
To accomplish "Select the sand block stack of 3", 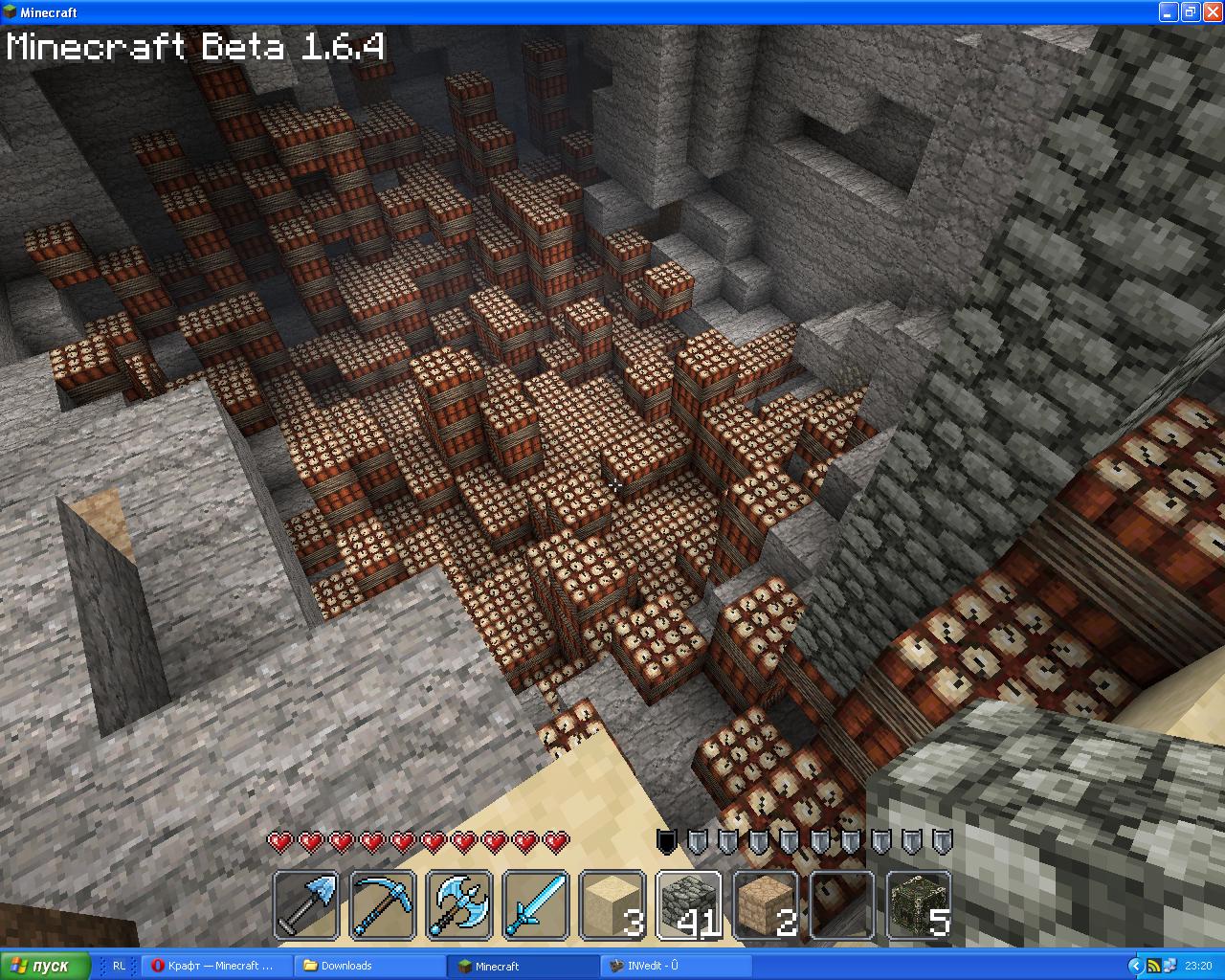I will pyautogui.click(x=612, y=904).
